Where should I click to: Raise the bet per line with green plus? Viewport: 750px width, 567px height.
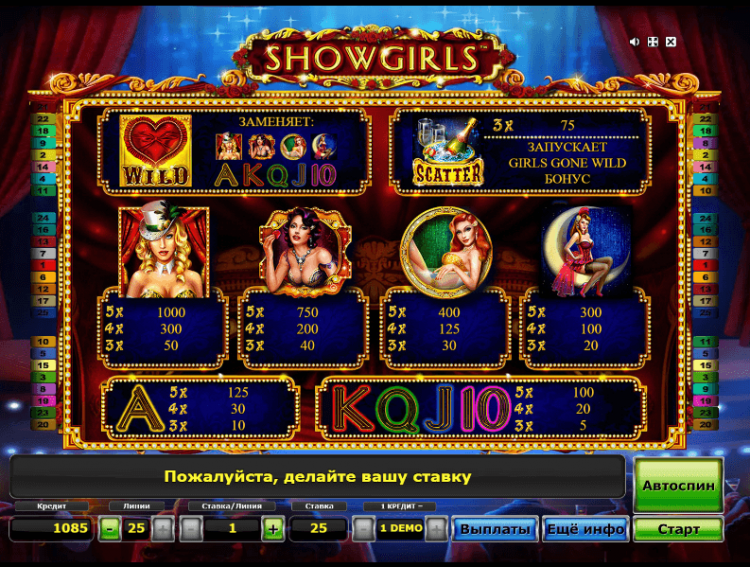272,529
